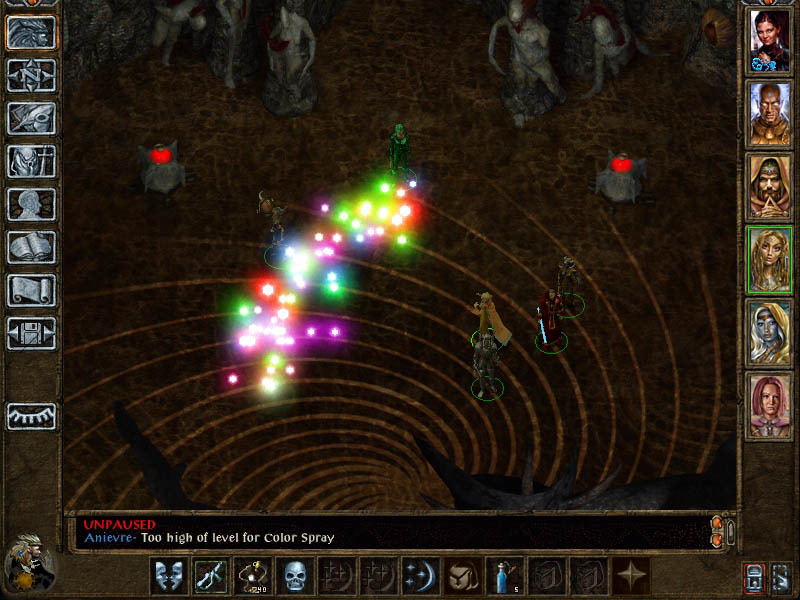Viewport: 800px width, 600px height.
Task: Activate the skull icon on action bar
Action: 294,576
